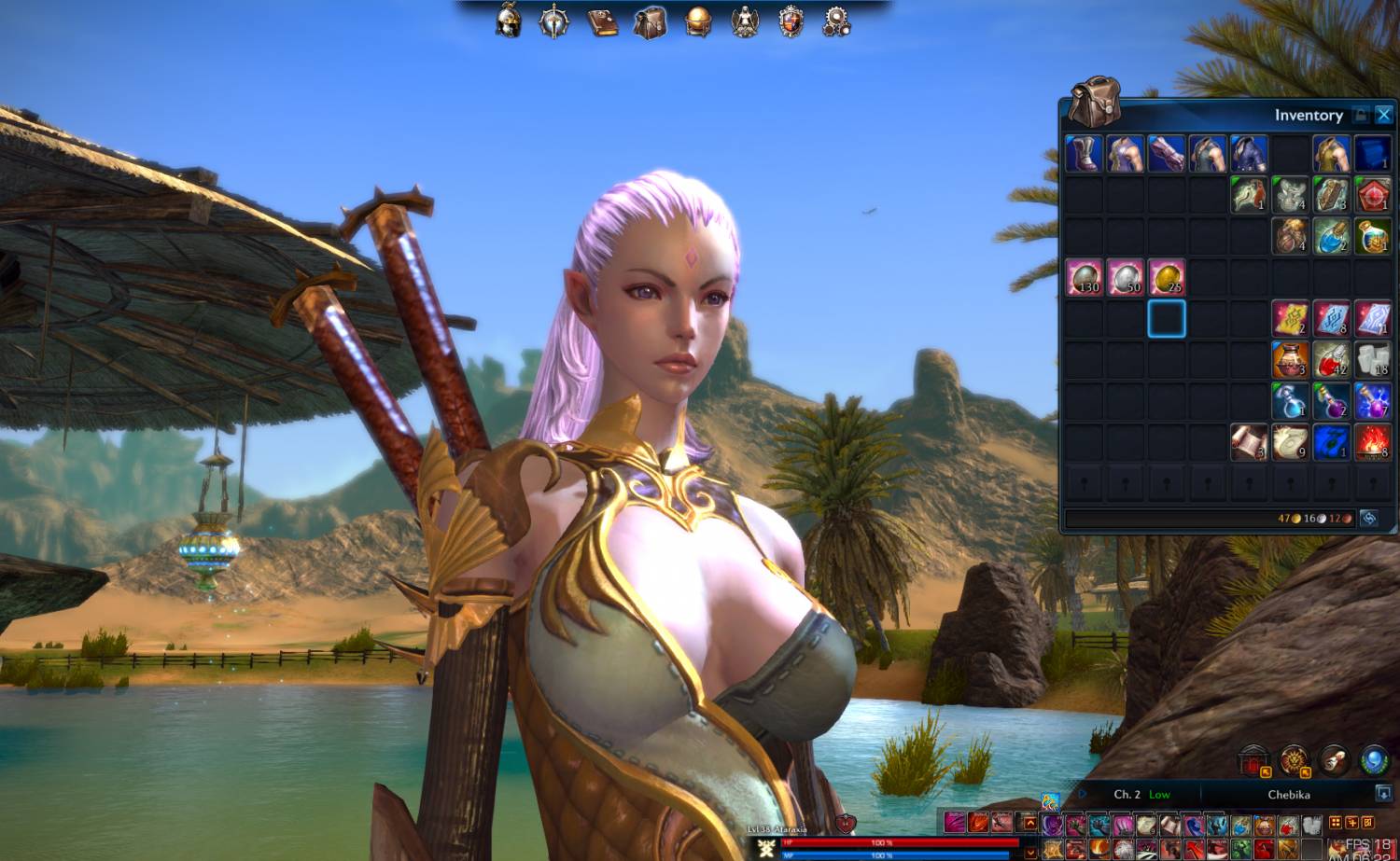The image size is (1400, 861).
Task: Sort the inventory with the bottom-right button
Action: click(x=1368, y=518)
